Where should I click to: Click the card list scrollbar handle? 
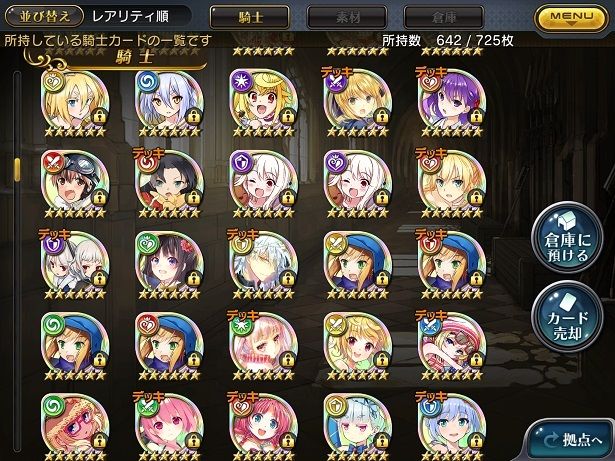16,165
